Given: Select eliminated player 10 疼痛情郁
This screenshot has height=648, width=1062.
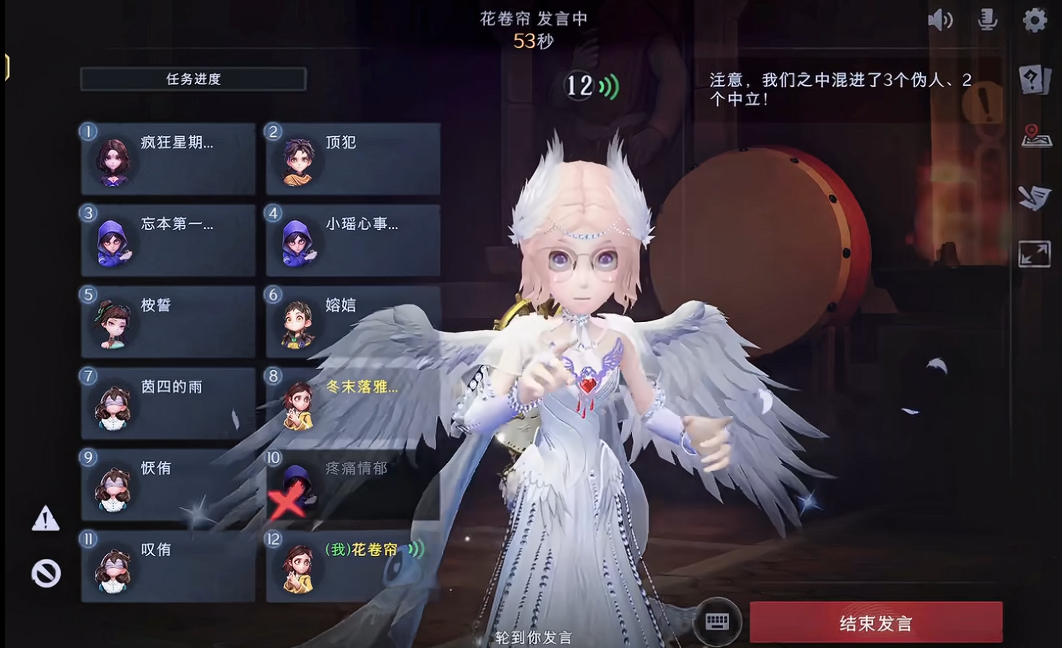Looking at the screenshot, I should 353,484.
